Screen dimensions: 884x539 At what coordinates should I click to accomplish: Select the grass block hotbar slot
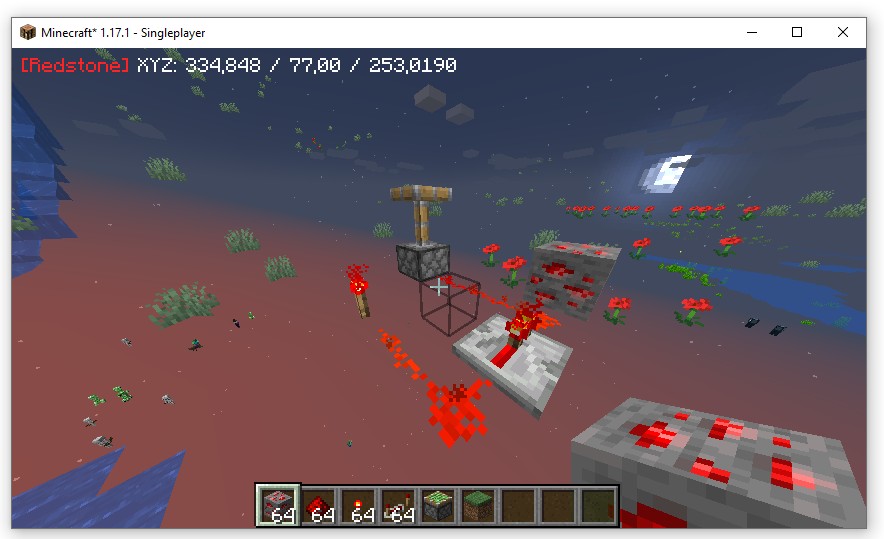tap(477, 505)
